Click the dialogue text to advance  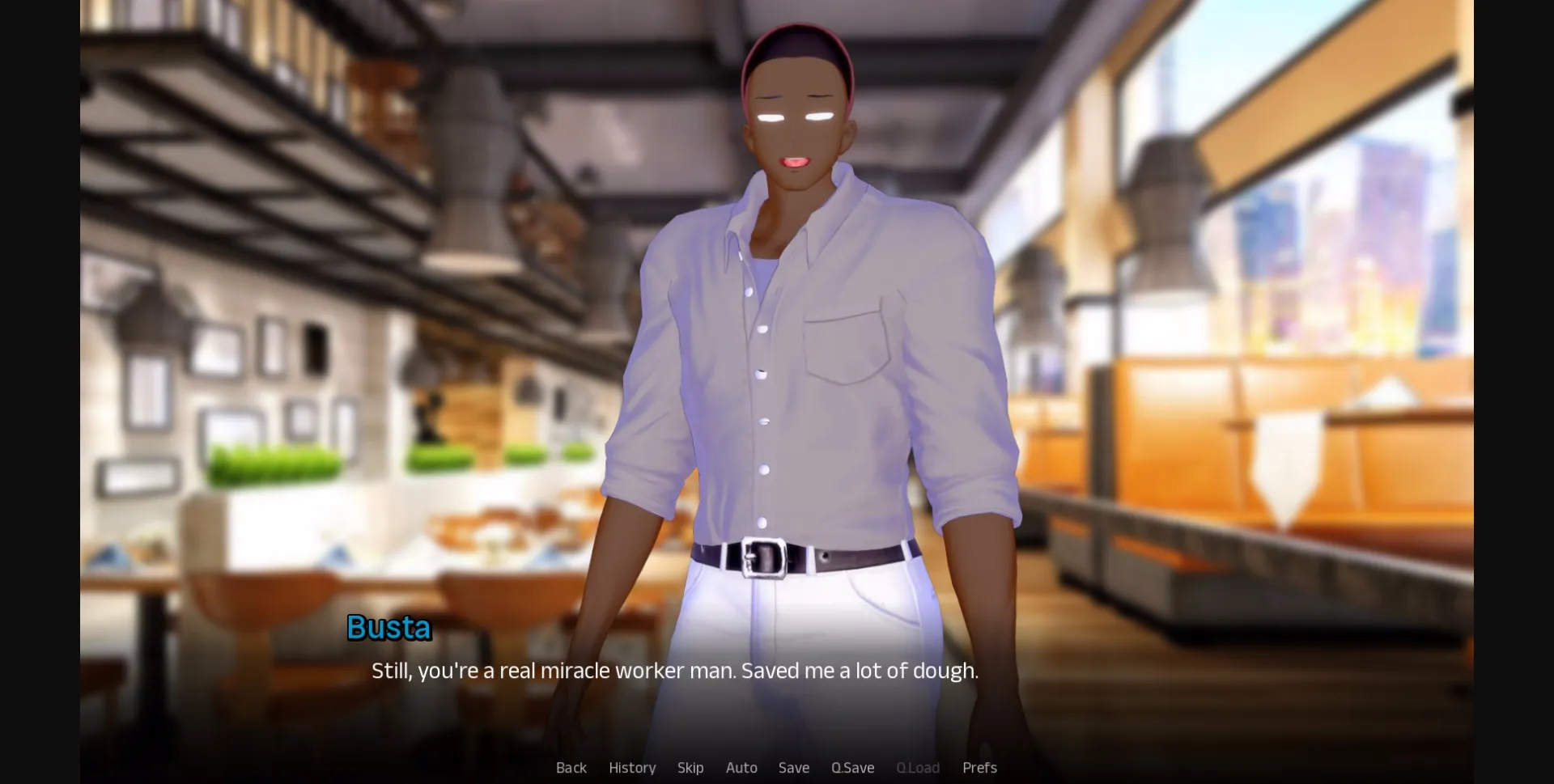click(675, 670)
